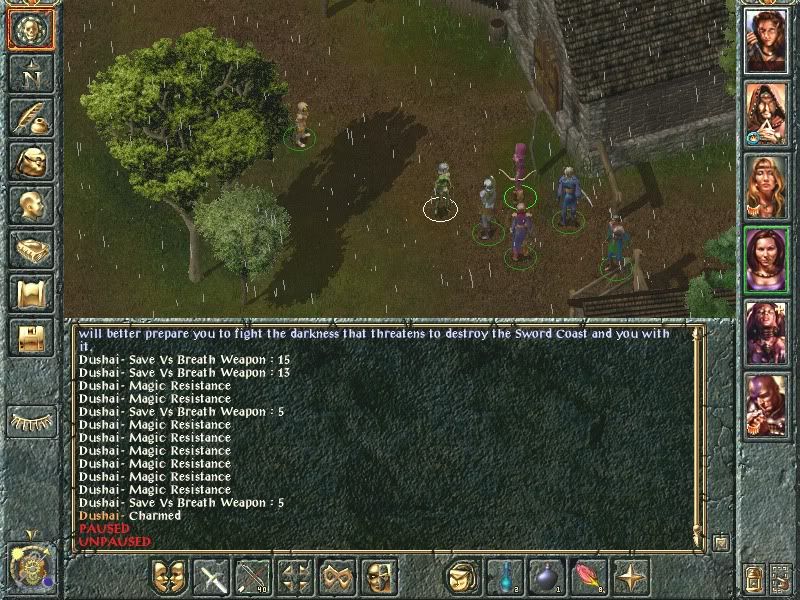The width and height of the screenshot is (800, 600).
Task: Open the journal quill and inkwell icon
Action: [x=31, y=117]
